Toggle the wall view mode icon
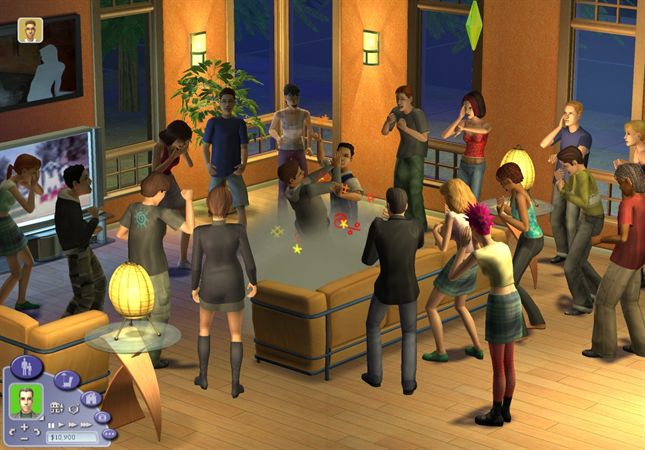645x450 pixels. (53, 406)
